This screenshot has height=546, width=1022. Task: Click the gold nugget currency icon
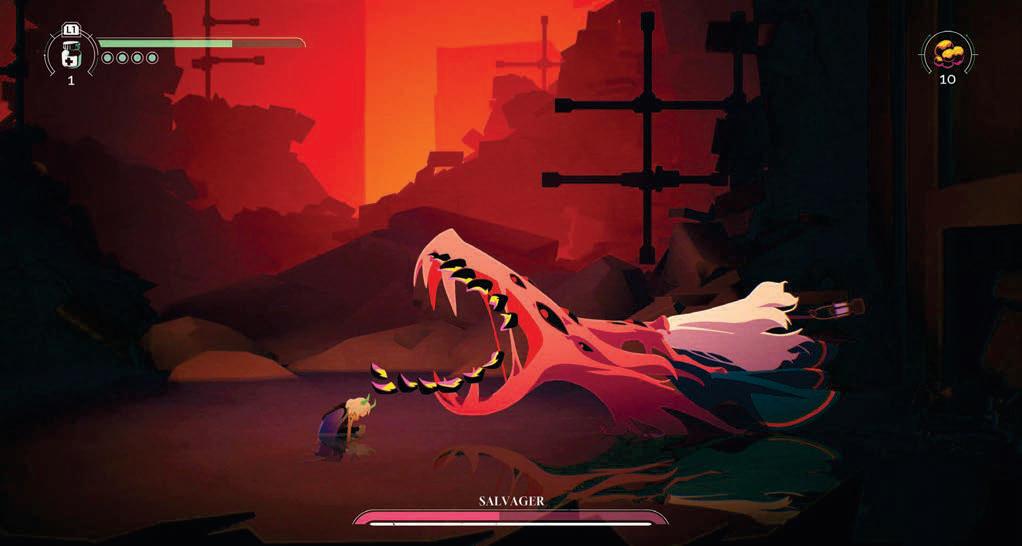[946, 51]
